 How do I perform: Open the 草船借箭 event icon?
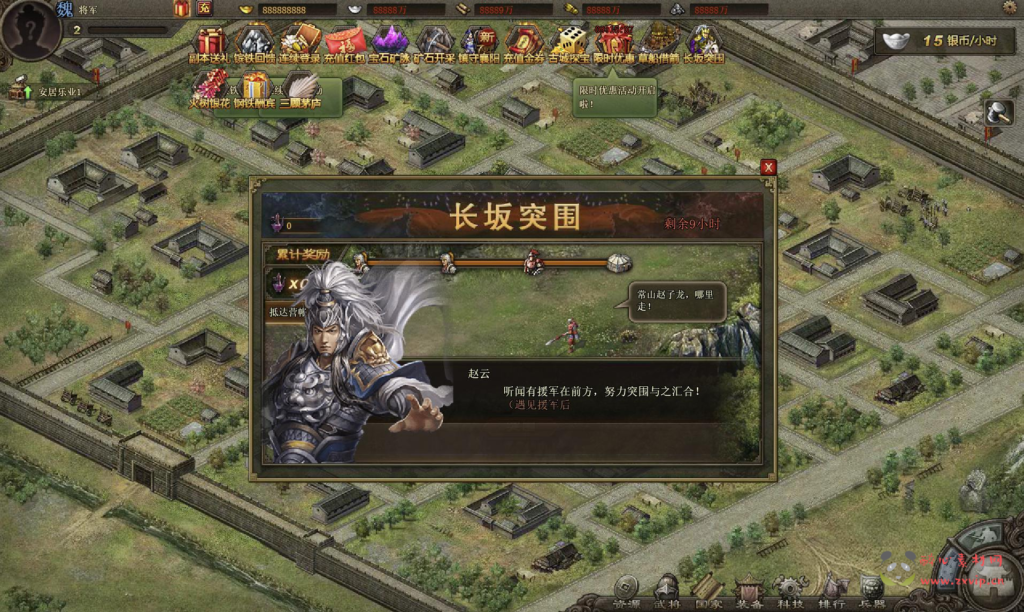click(660, 42)
